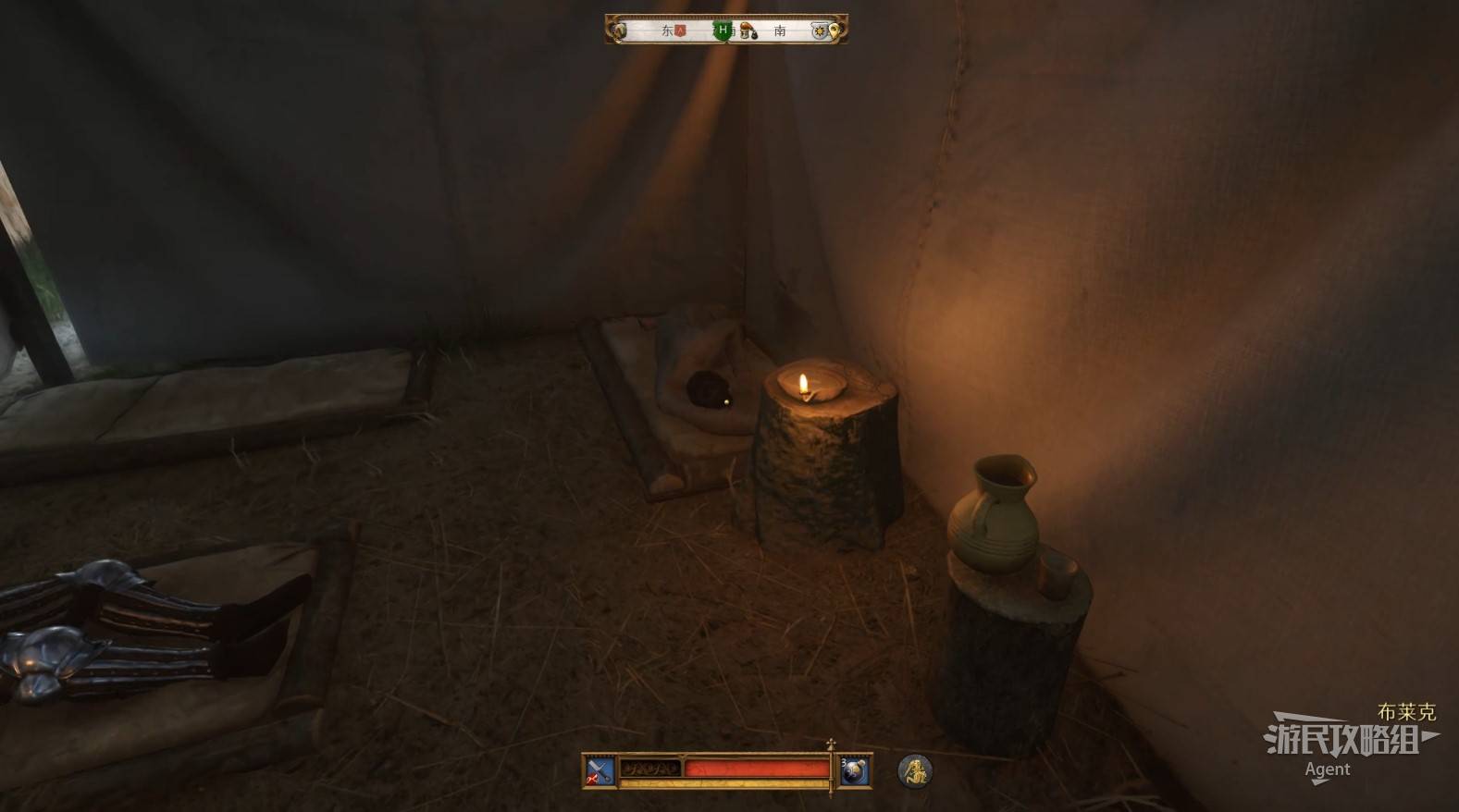Select the helmet marker on the compass
Image resolution: width=1459 pixels, height=812 pixels.
pyautogui.click(x=747, y=31)
